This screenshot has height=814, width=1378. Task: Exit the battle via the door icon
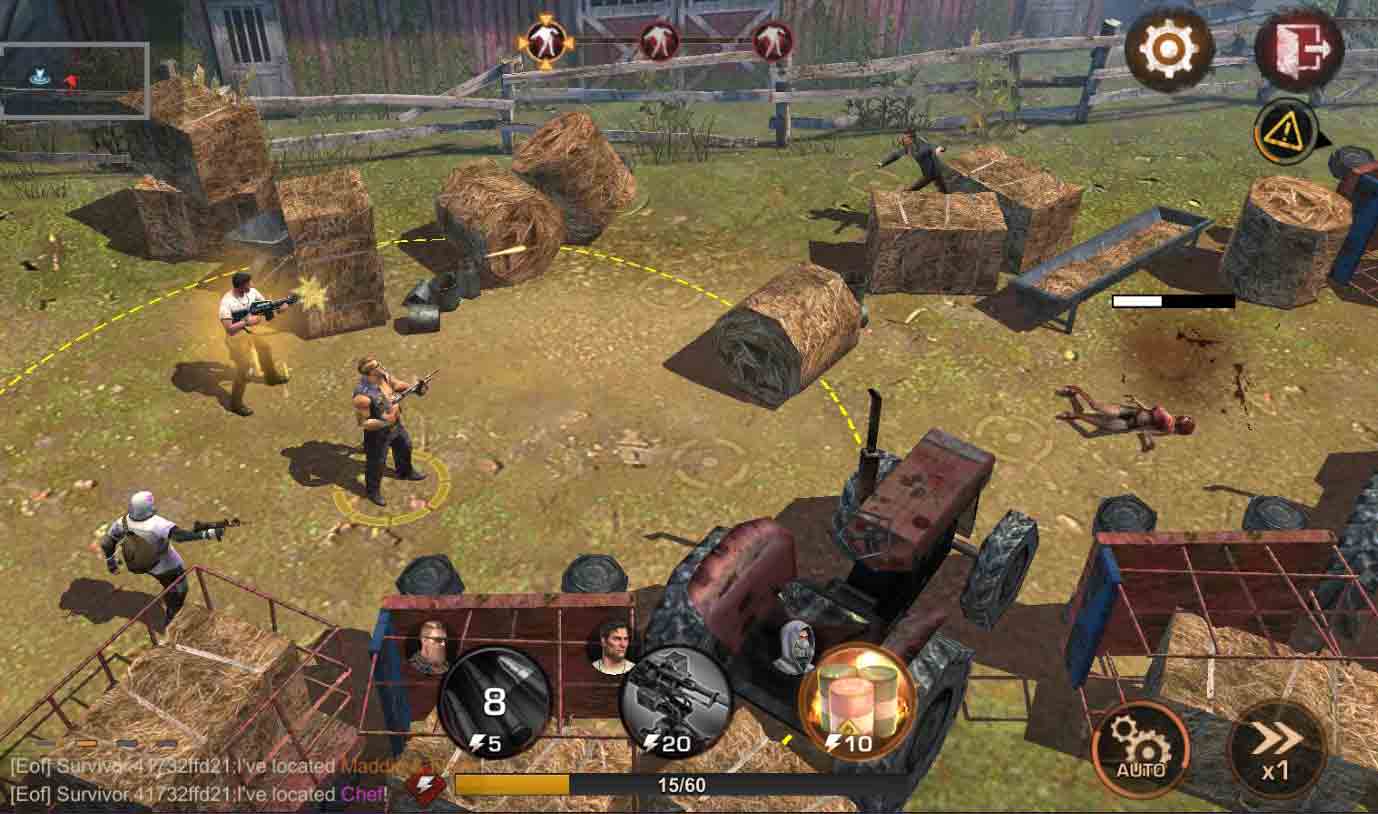[x=1299, y=48]
